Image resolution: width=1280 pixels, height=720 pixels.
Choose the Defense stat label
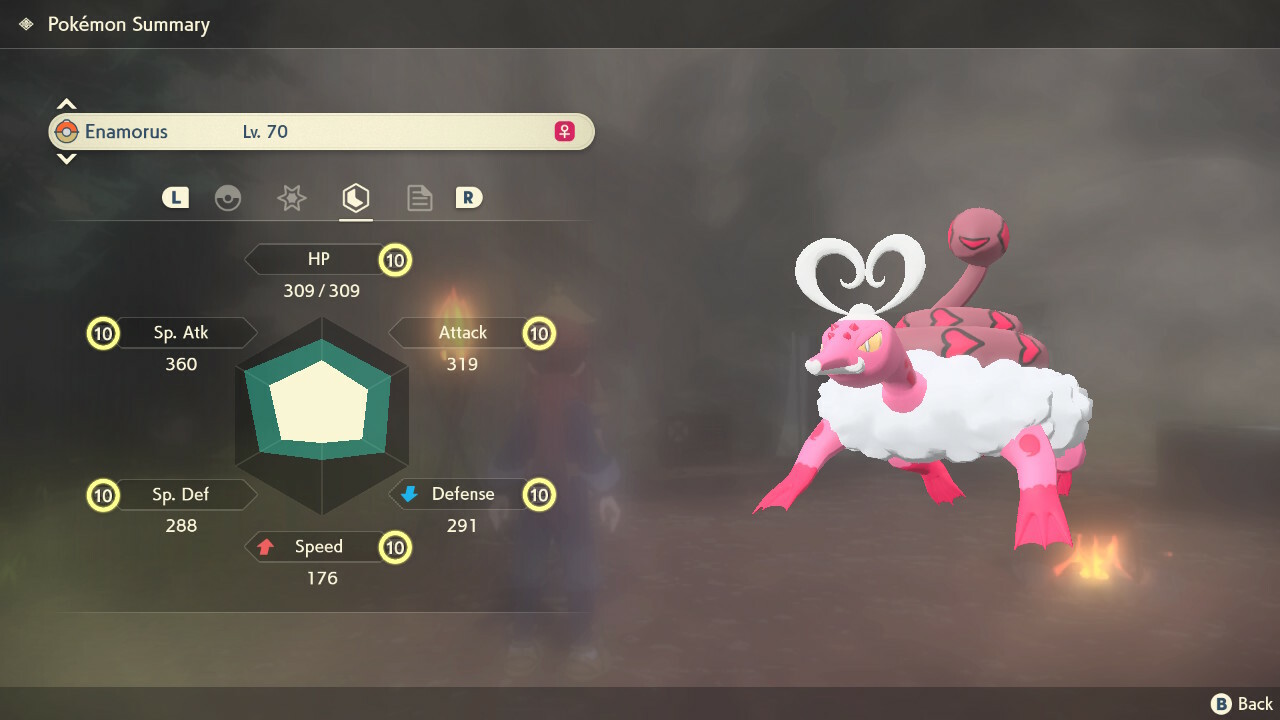pos(462,495)
